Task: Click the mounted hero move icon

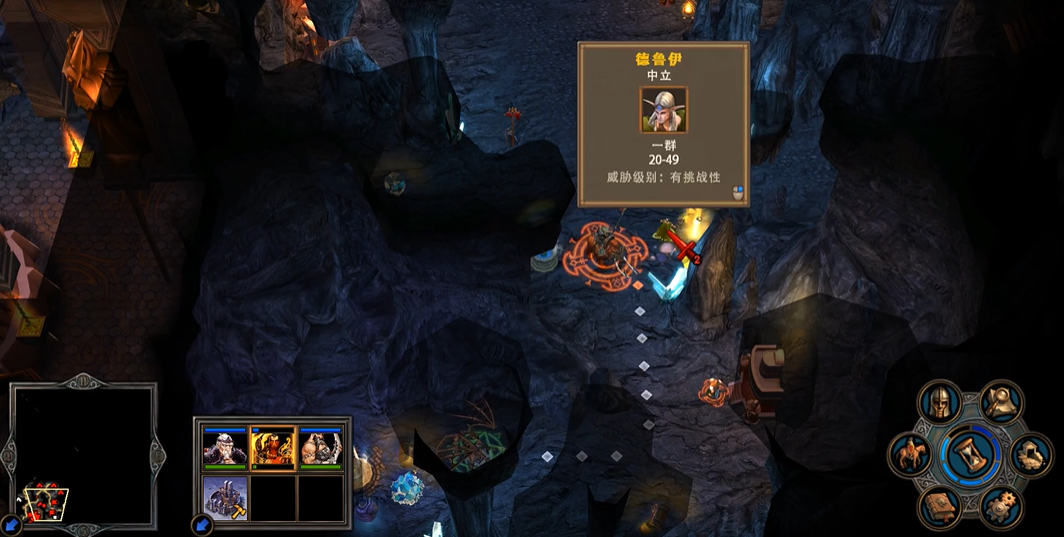Action: [910, 455]
